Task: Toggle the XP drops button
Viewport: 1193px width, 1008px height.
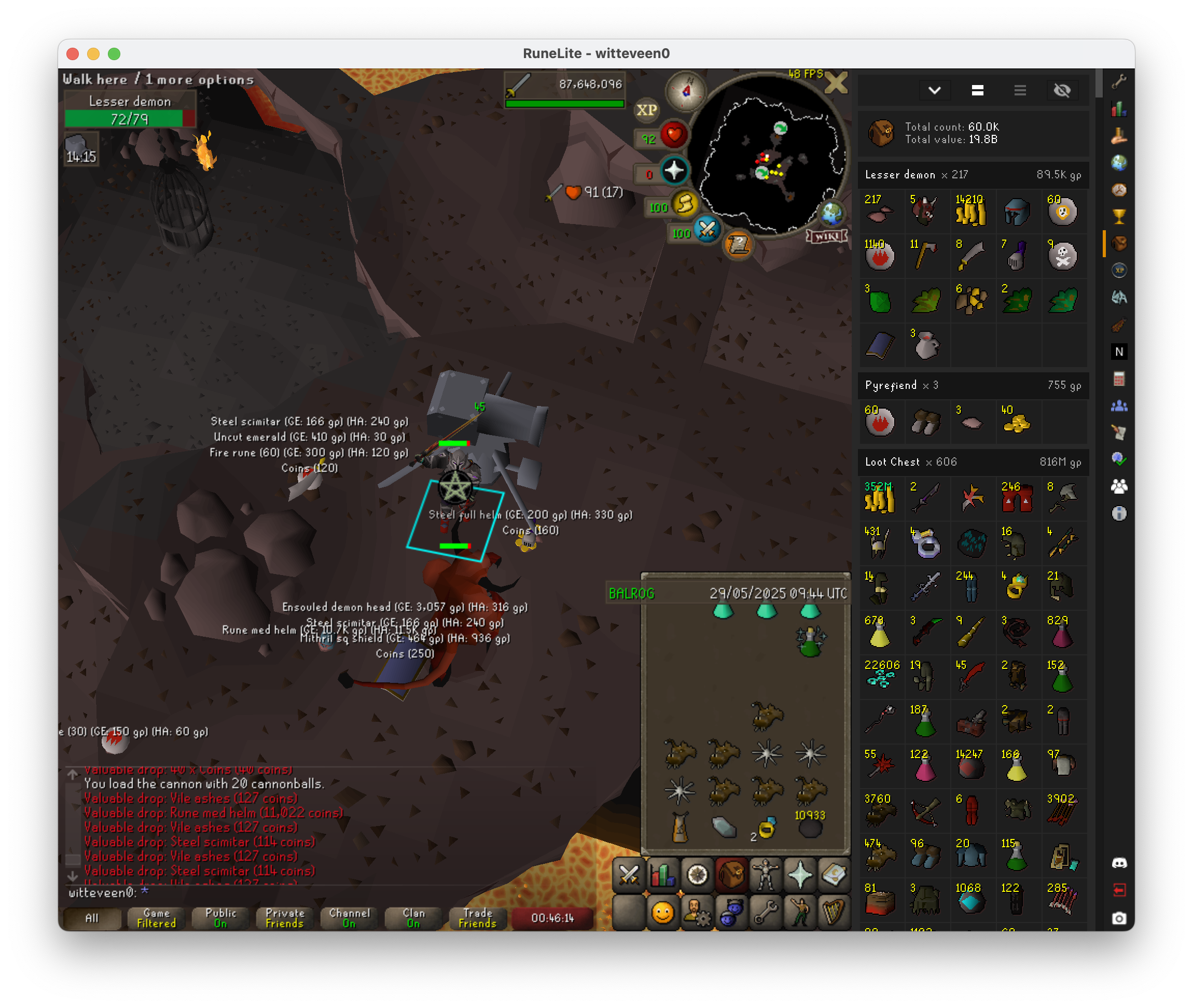Action: pyautogui.click(x=646, y=110)
